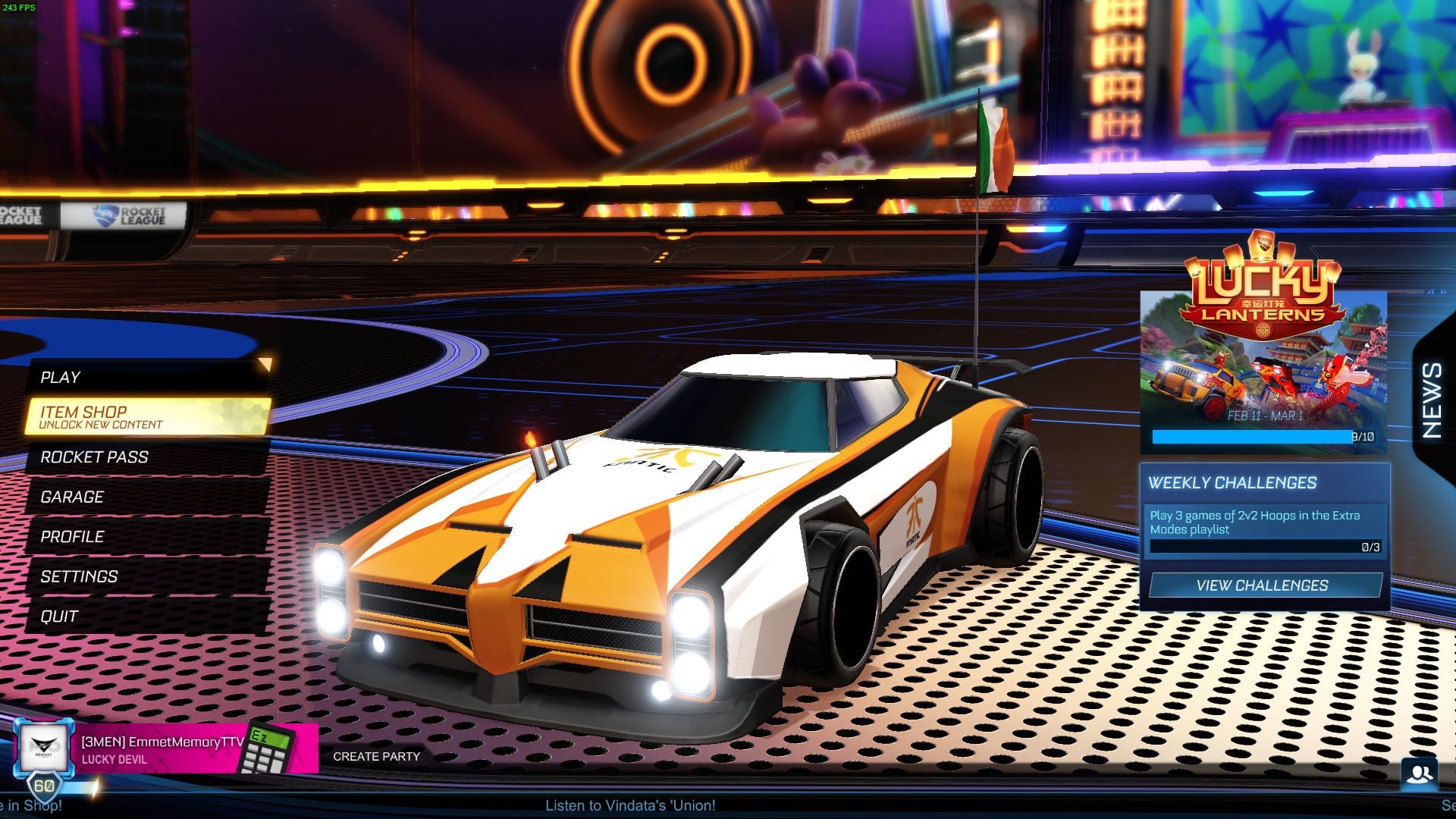Select CREATE PARTY at the bottom

[x=376, y=756]
